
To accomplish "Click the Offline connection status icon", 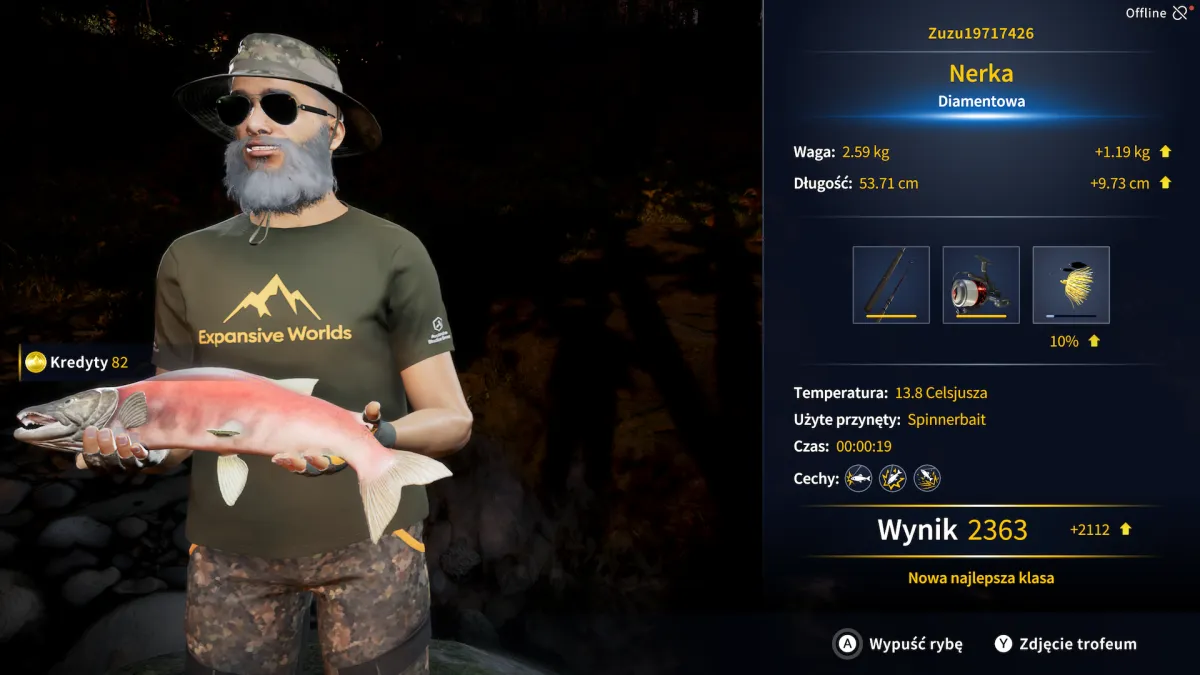I will [1182, 13].
